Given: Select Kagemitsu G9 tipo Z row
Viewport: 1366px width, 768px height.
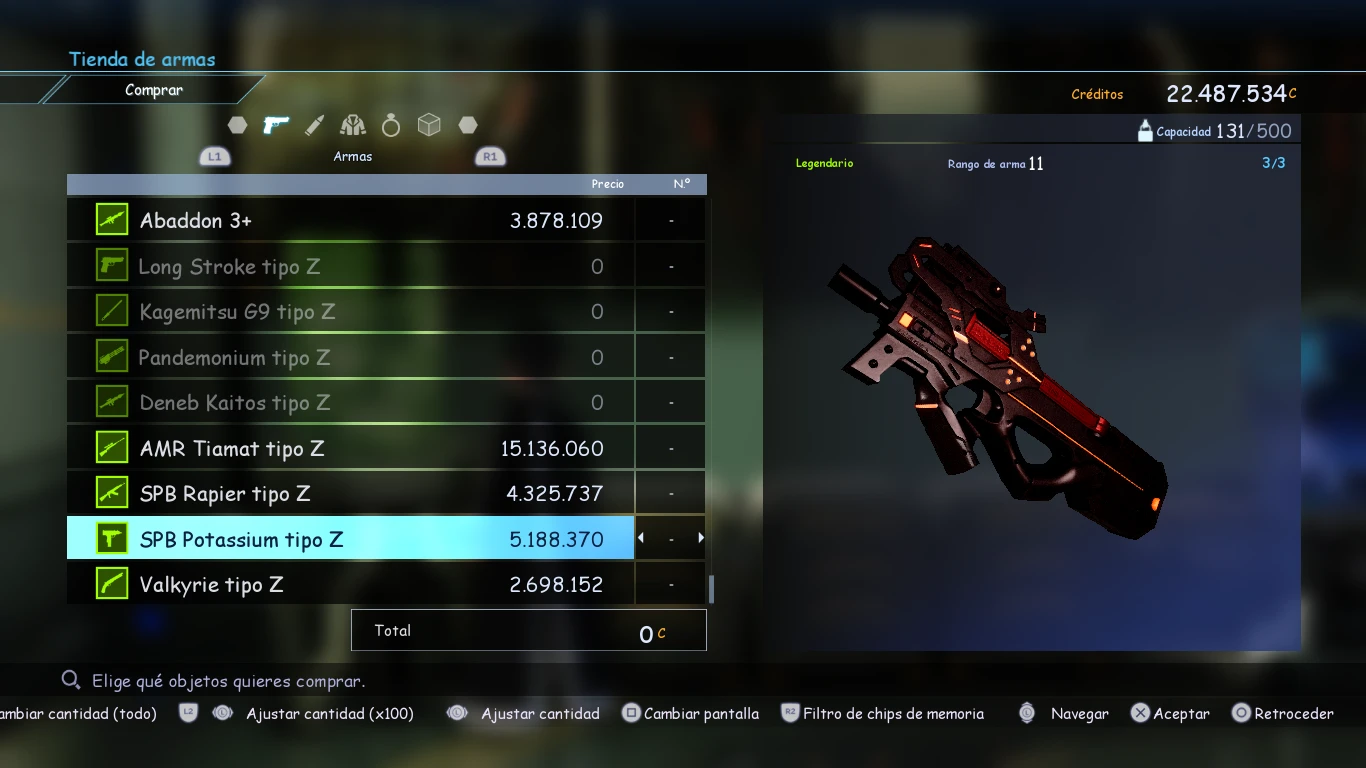Looking at the screenshot, I should [x=350, y=312].
